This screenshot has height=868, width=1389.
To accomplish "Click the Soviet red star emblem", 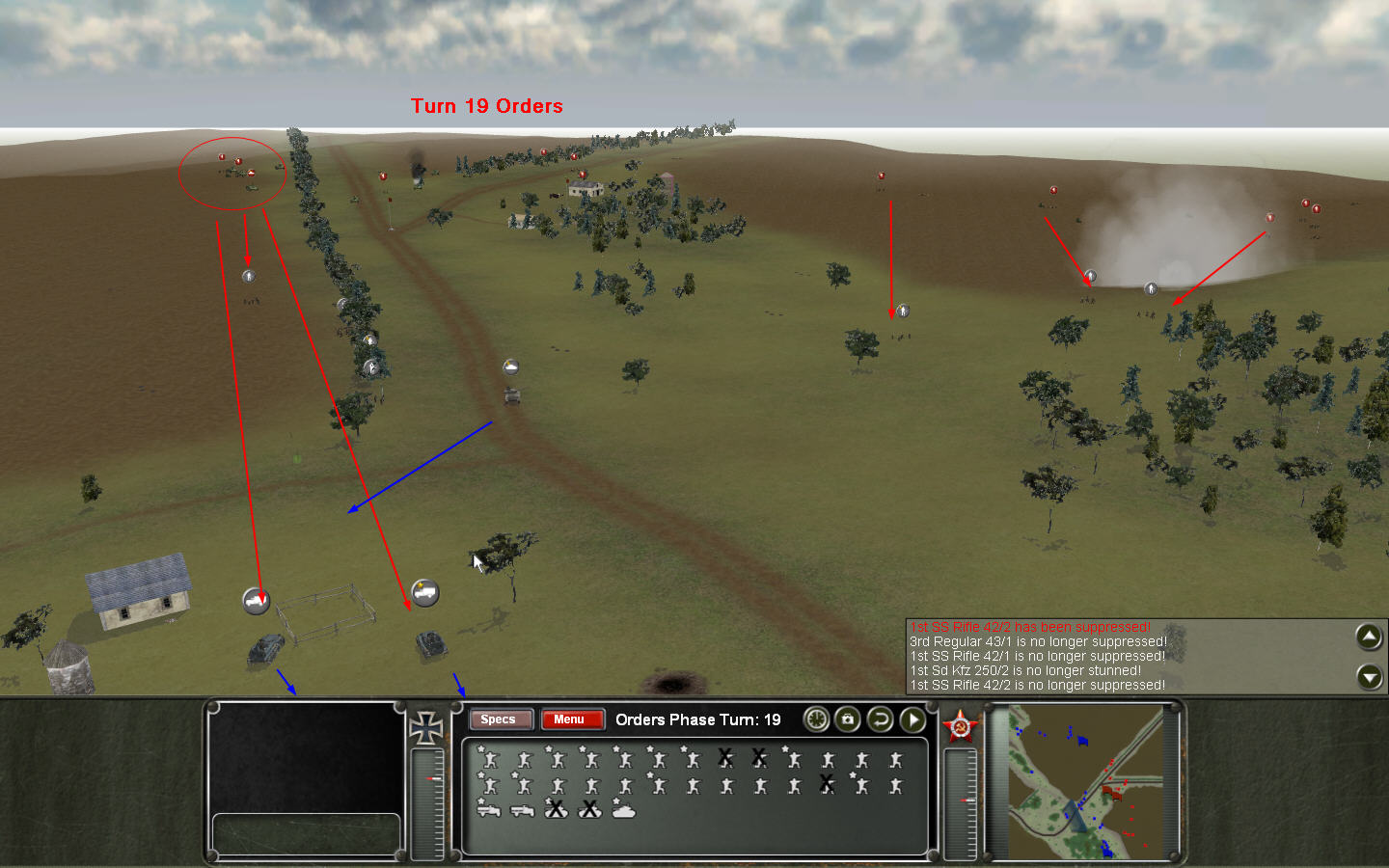I will click(x=961, y=726).
